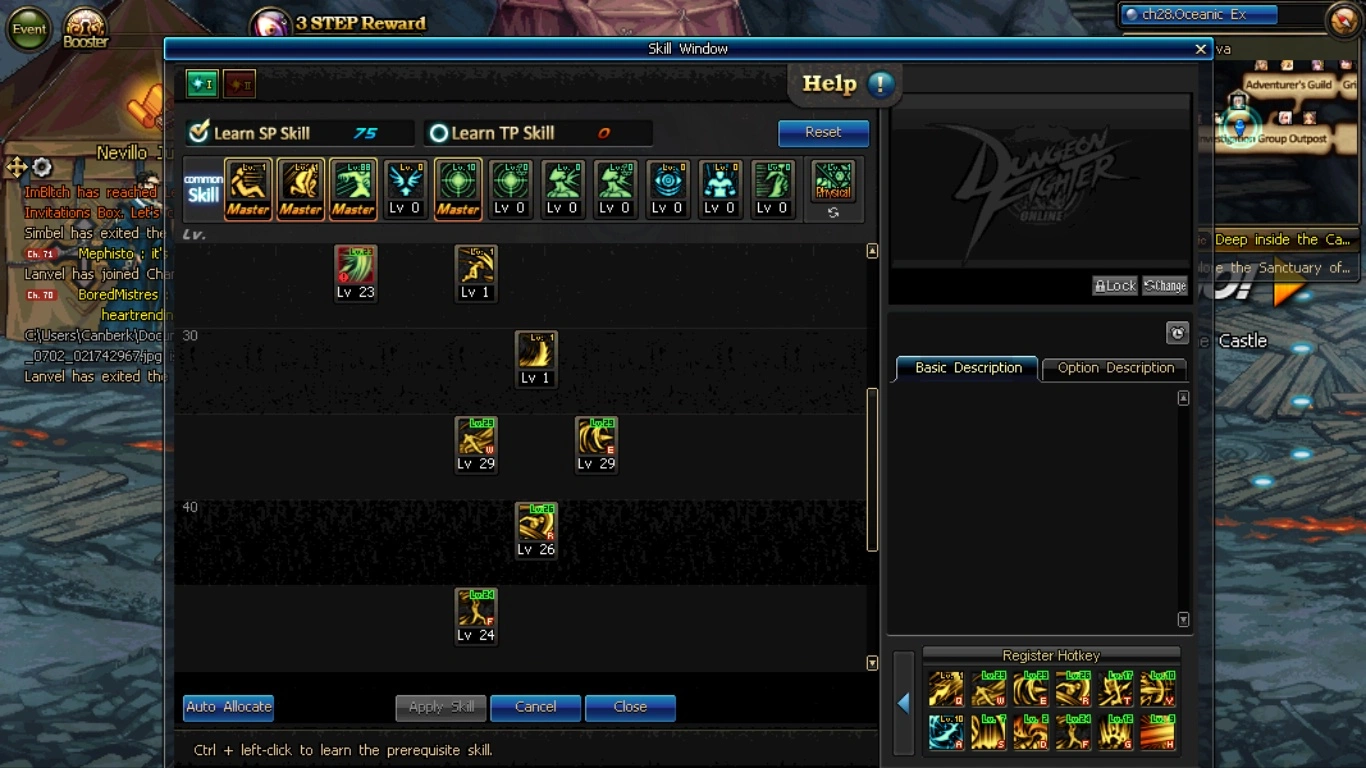1366x768 pixels.
Task: Click the Reset skills button
Action: (823, 132)
